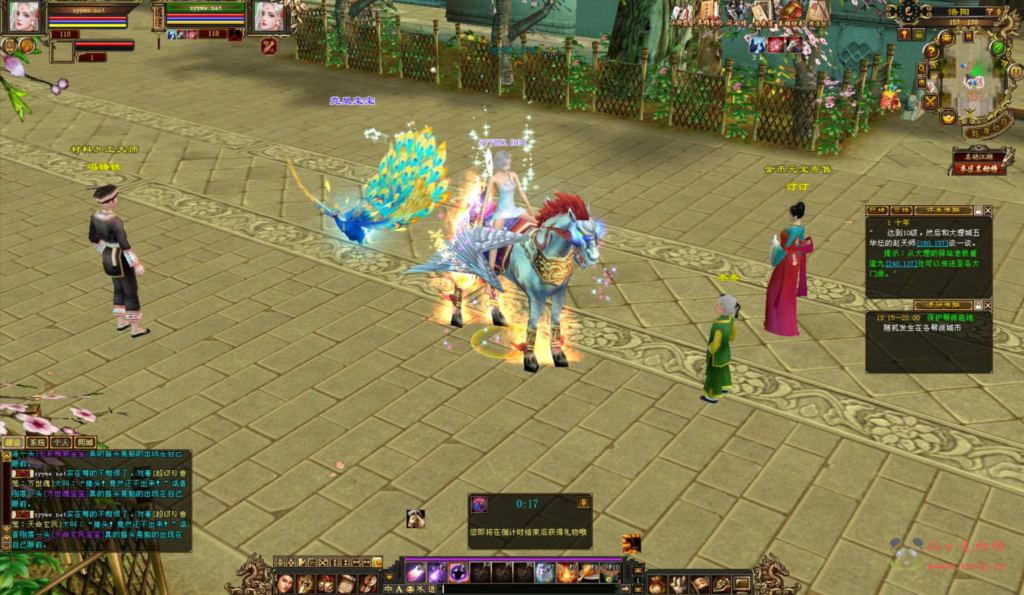Select the 综合 chat tab
Viewport: 1024px width, 595px height.
click(13, 442)
